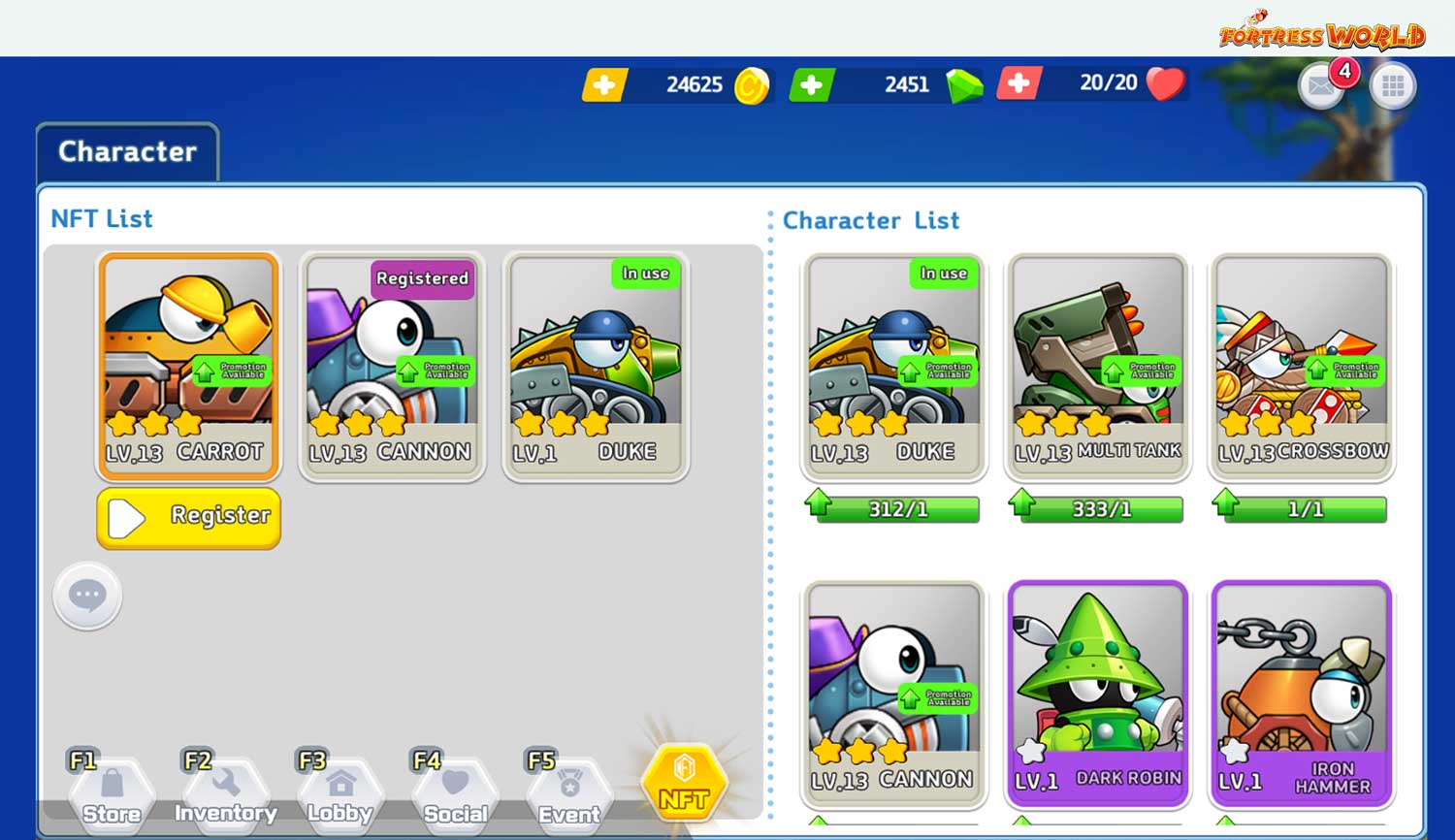Open the Event screen via the F5 medal icon

click(x=567, y=788)
